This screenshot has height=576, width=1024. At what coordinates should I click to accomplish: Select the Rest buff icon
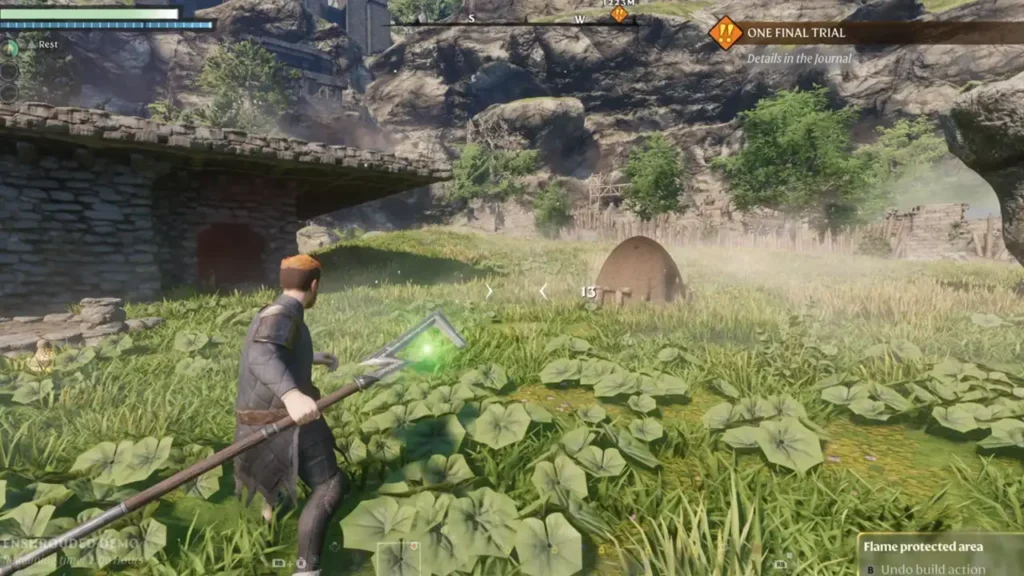point(11,47)
